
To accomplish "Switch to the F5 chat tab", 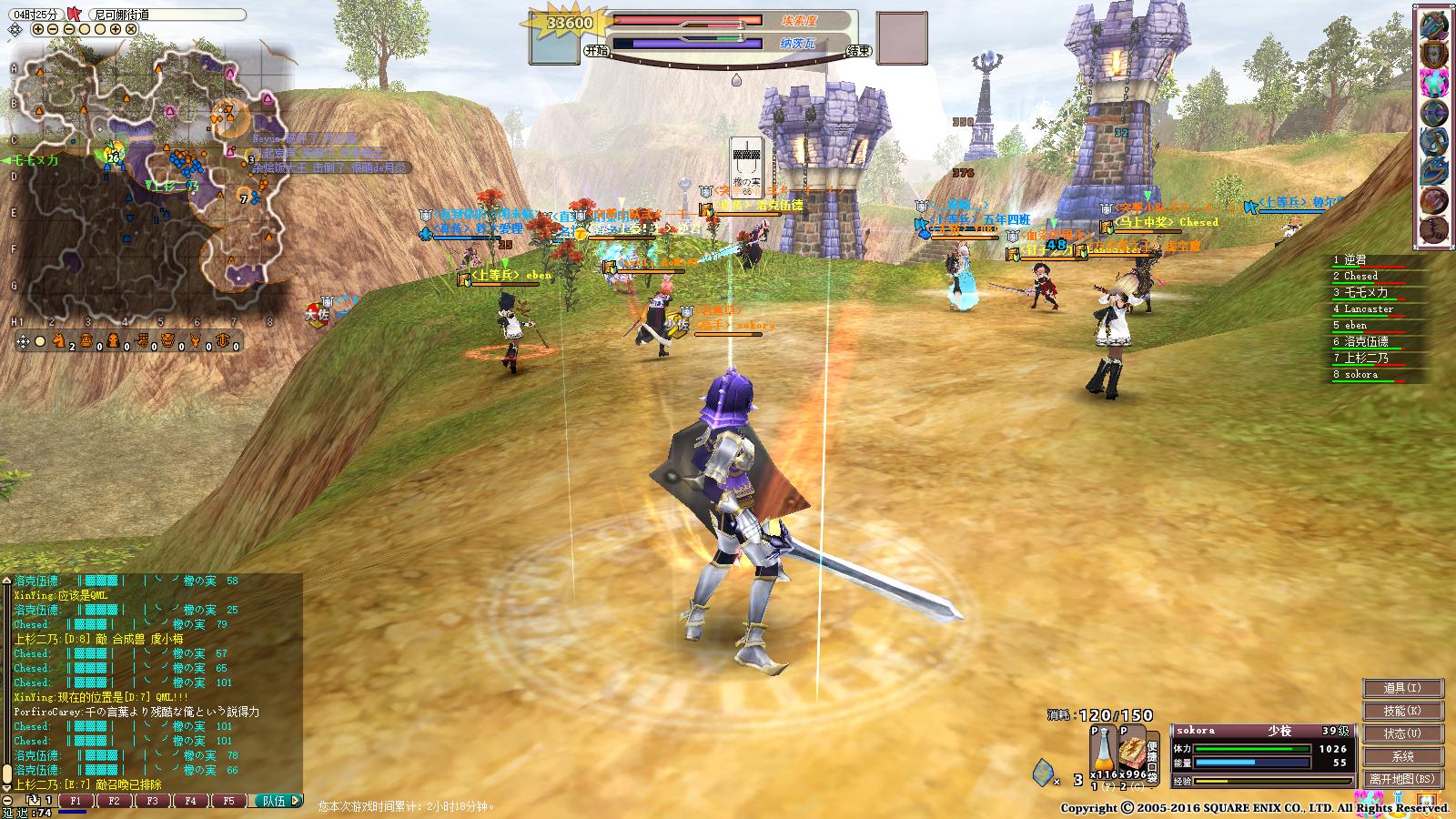I will (x=228, y=802).
